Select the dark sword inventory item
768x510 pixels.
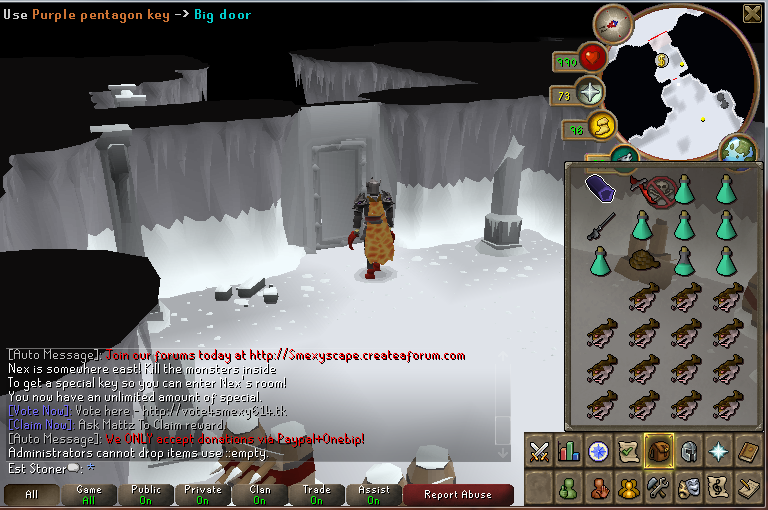point(601,225)
